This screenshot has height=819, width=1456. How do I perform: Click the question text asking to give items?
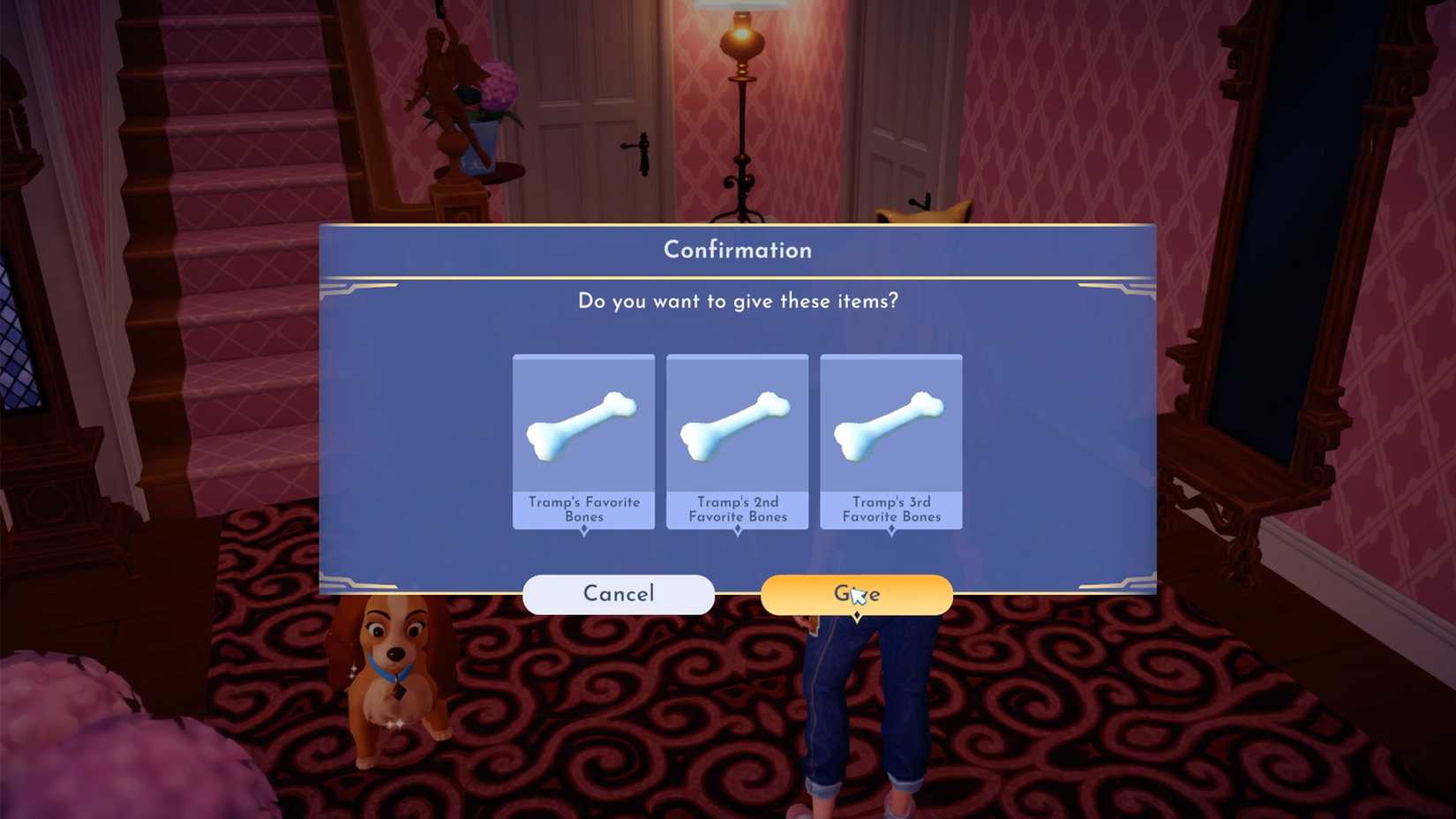tap(737, 301)
